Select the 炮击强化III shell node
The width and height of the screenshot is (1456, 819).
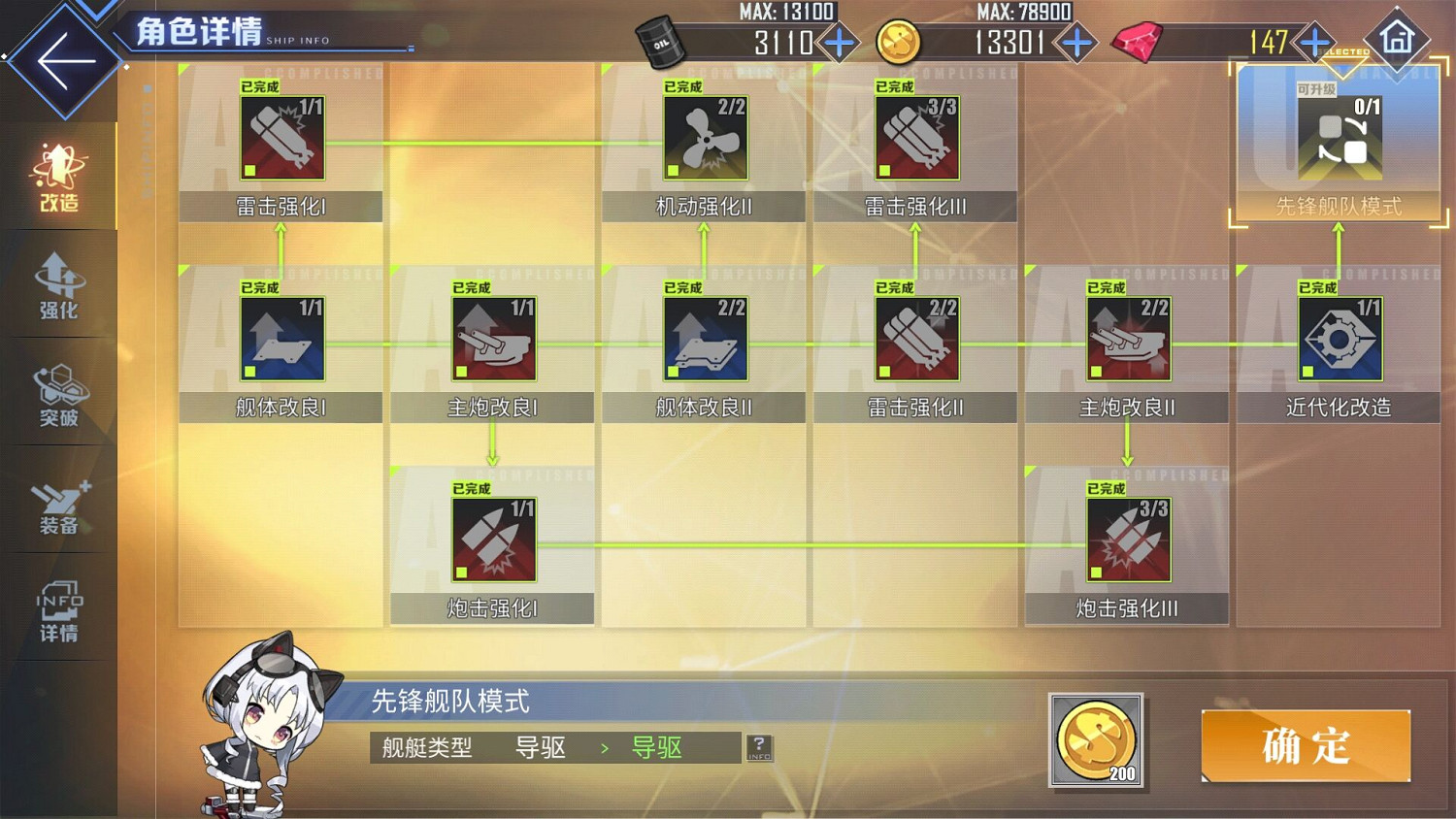(x=1127, y=540)
